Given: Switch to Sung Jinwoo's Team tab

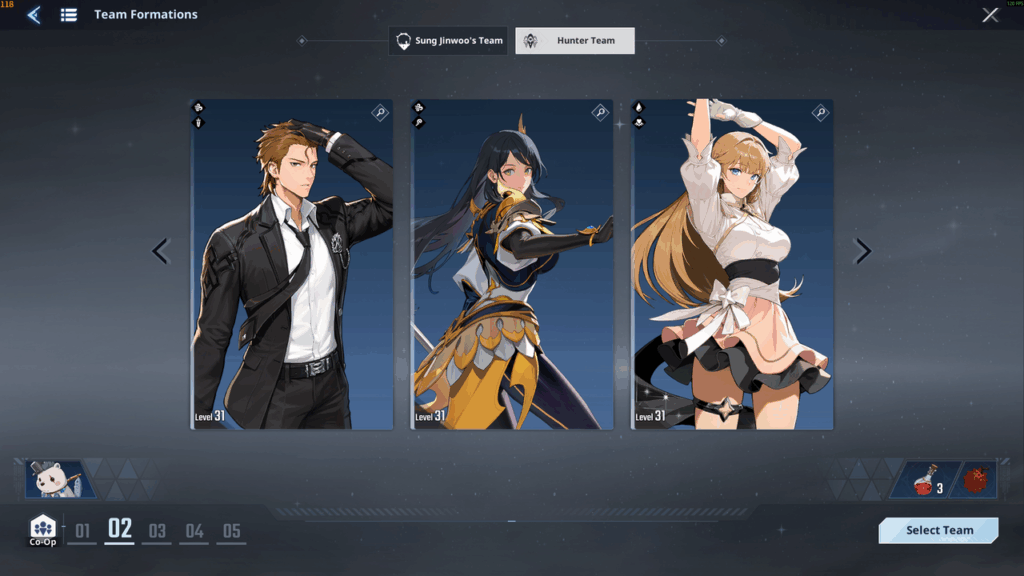Looking at the screenshot, I should coord(448,41).
